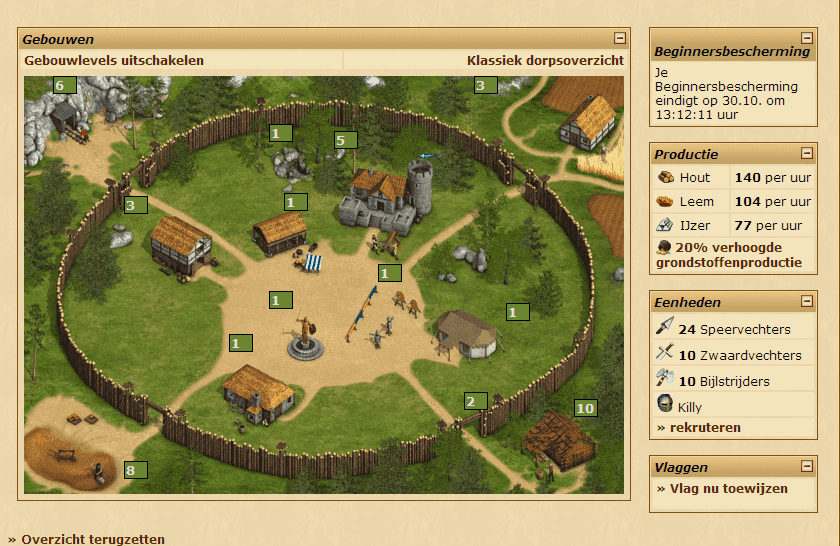
Task: Toggle Gebouwlevels uitschakelen option
Action: click(114, 61)
